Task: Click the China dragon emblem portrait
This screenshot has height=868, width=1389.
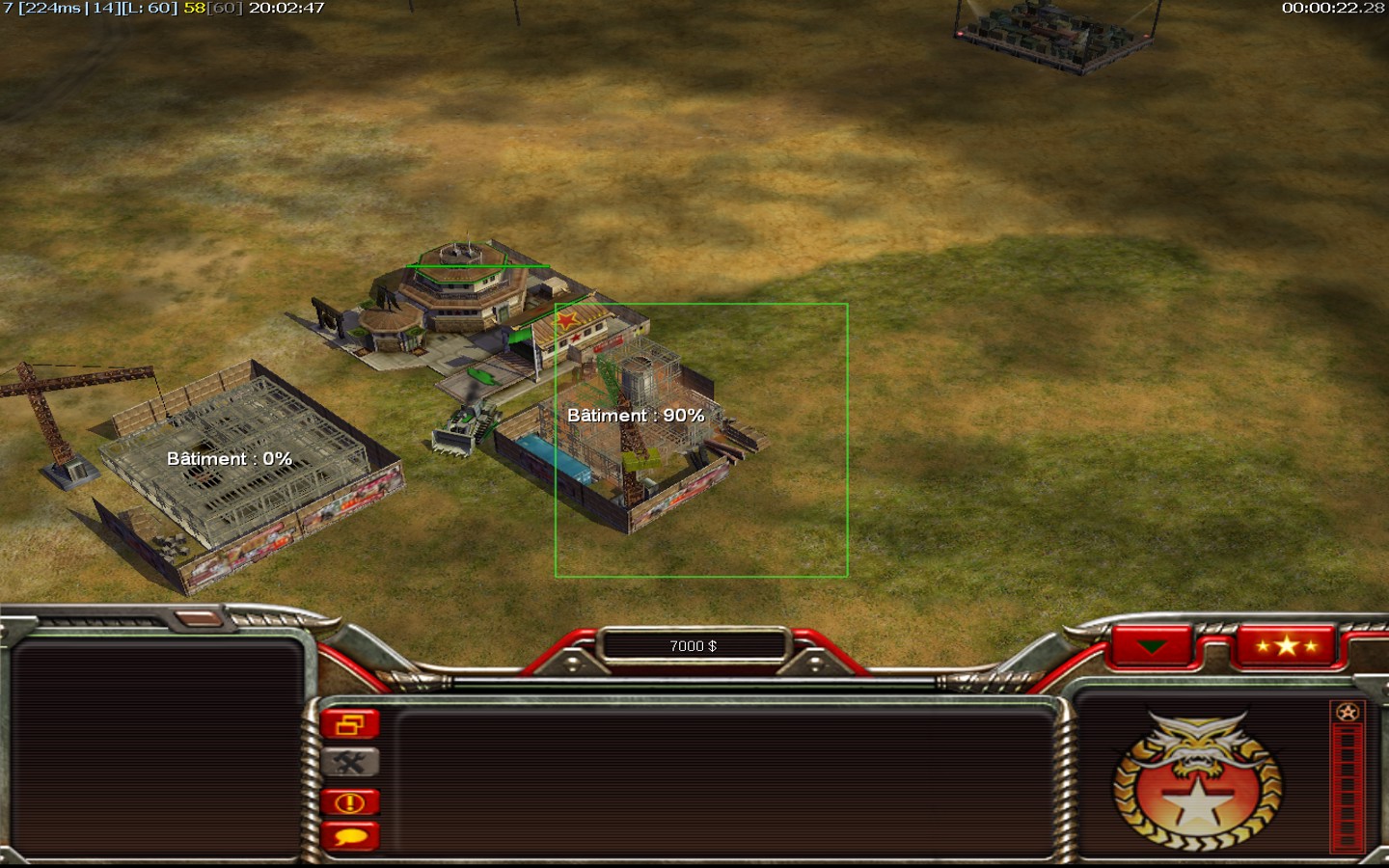Action: pyautogui.click(x=1197, y=783)
